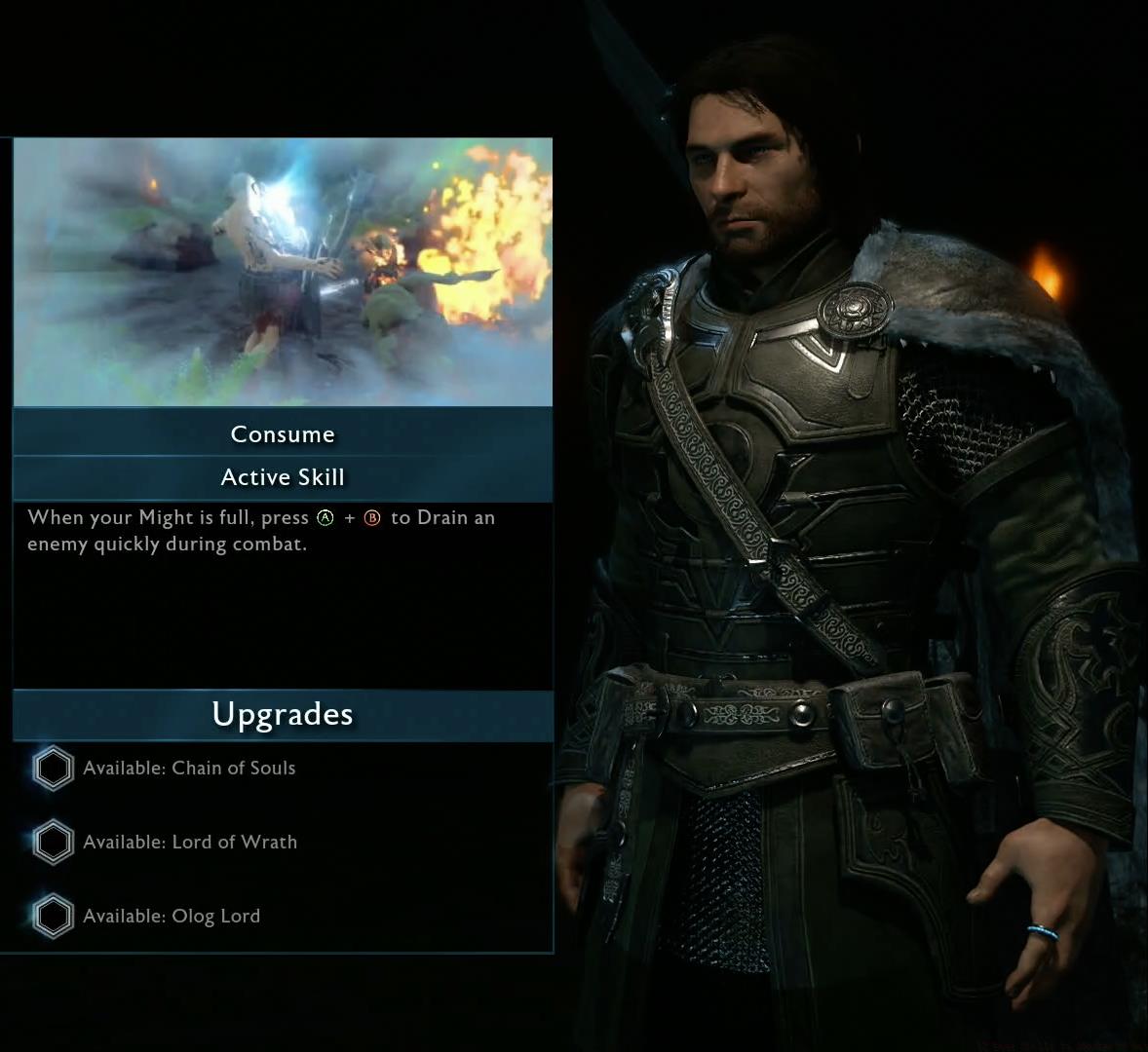
Task: Click the Consume skill preview image
Action: click(283, 272)
